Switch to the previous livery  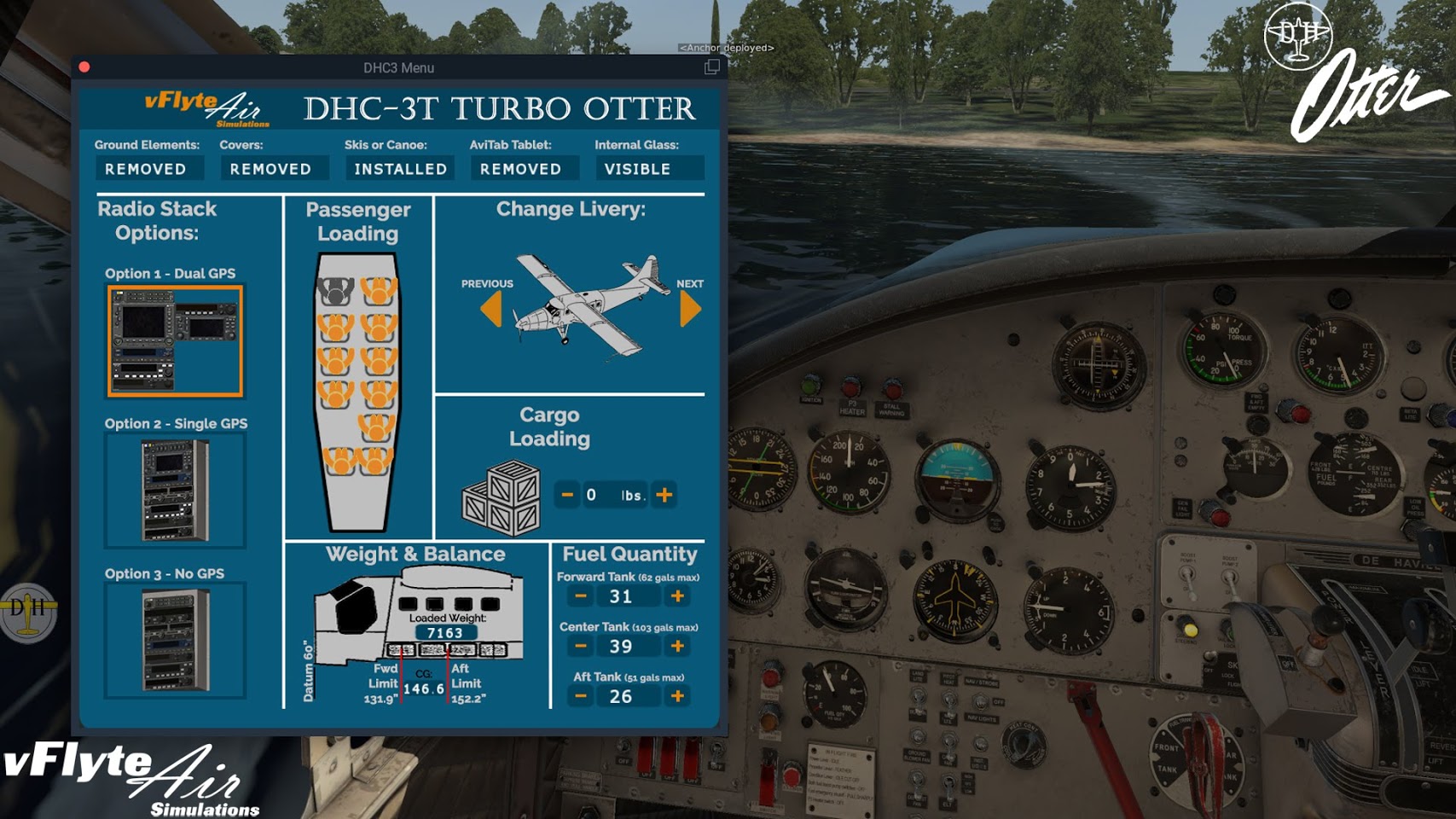pos(491,309)
